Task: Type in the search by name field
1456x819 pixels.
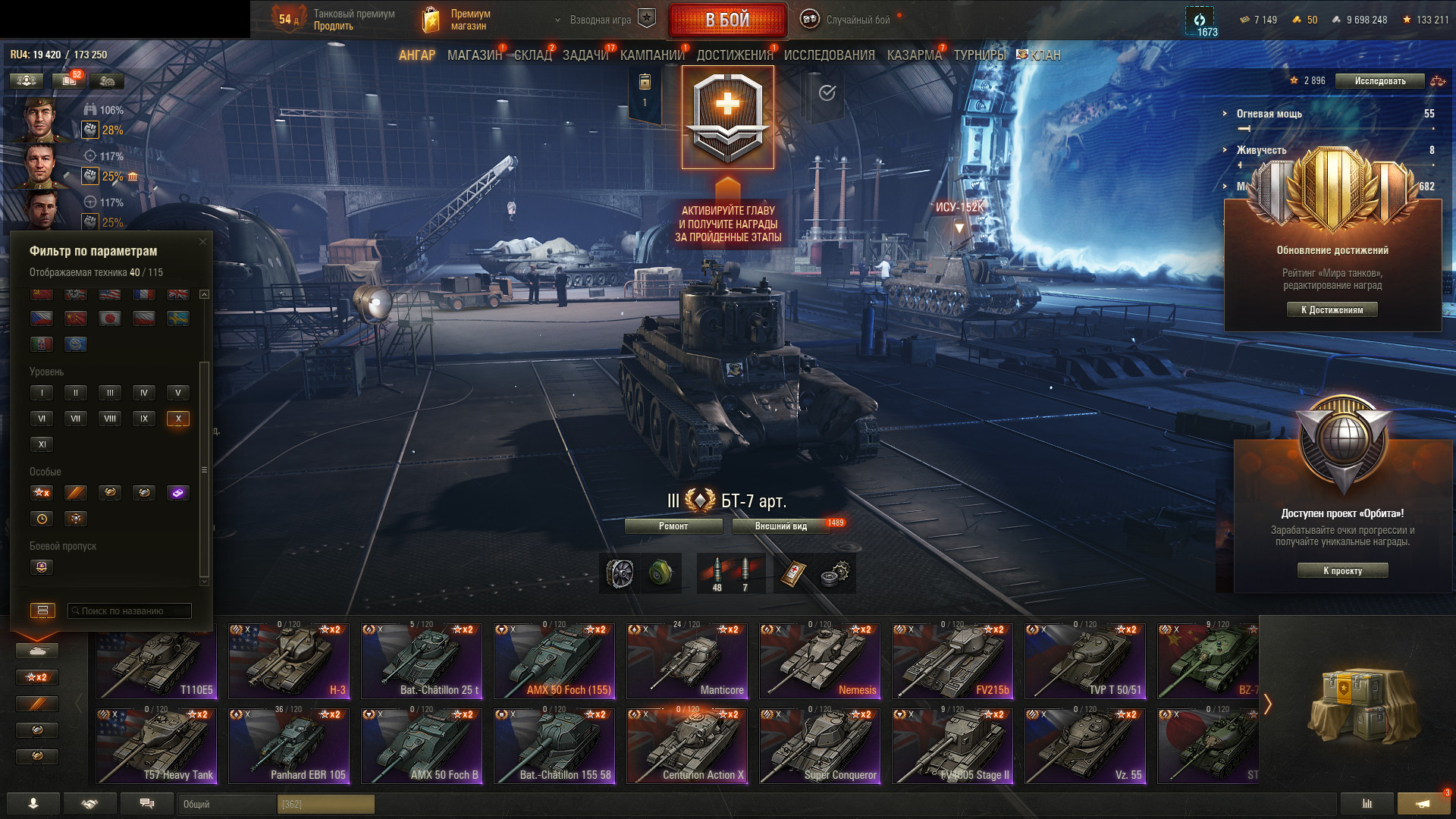Action: pos(129,611)
